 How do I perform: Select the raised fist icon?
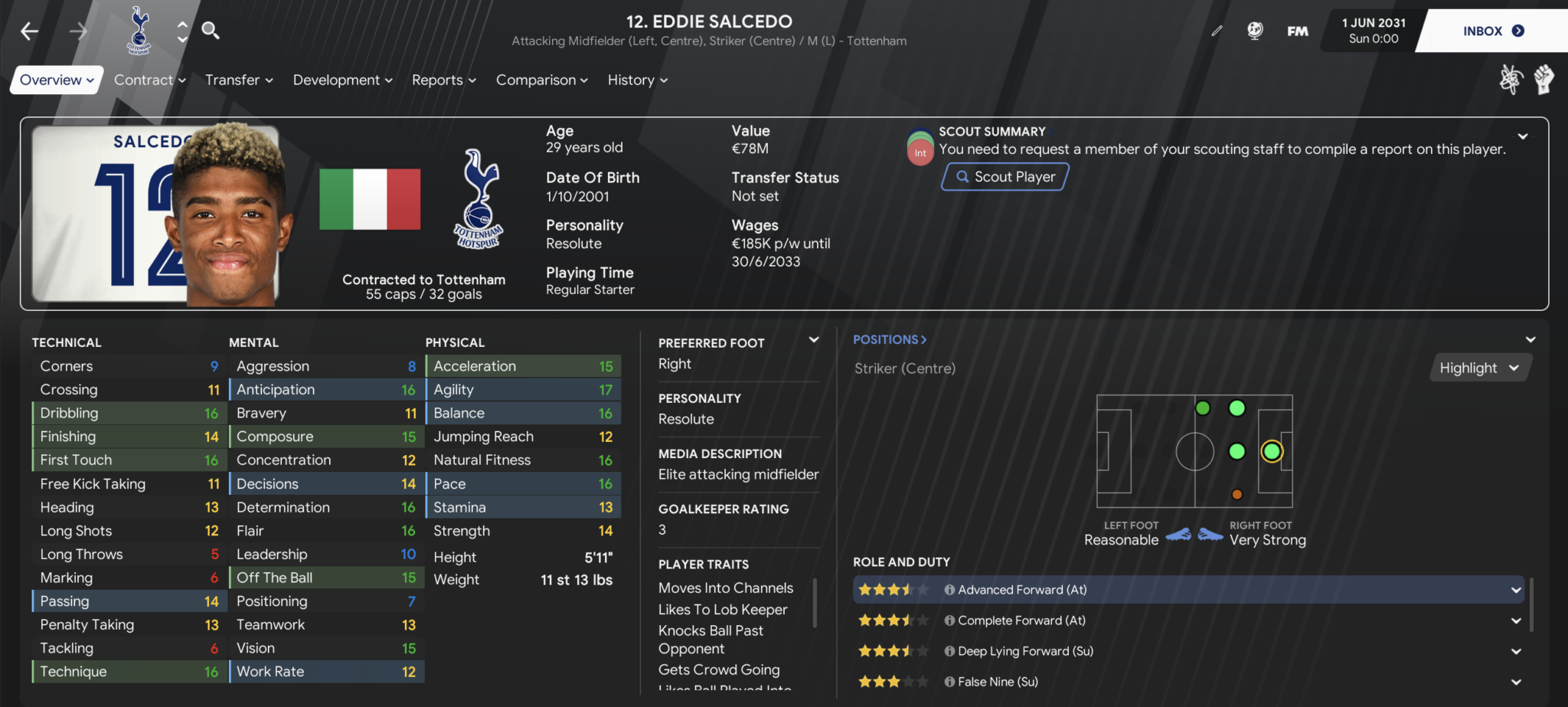(1544, 79)
